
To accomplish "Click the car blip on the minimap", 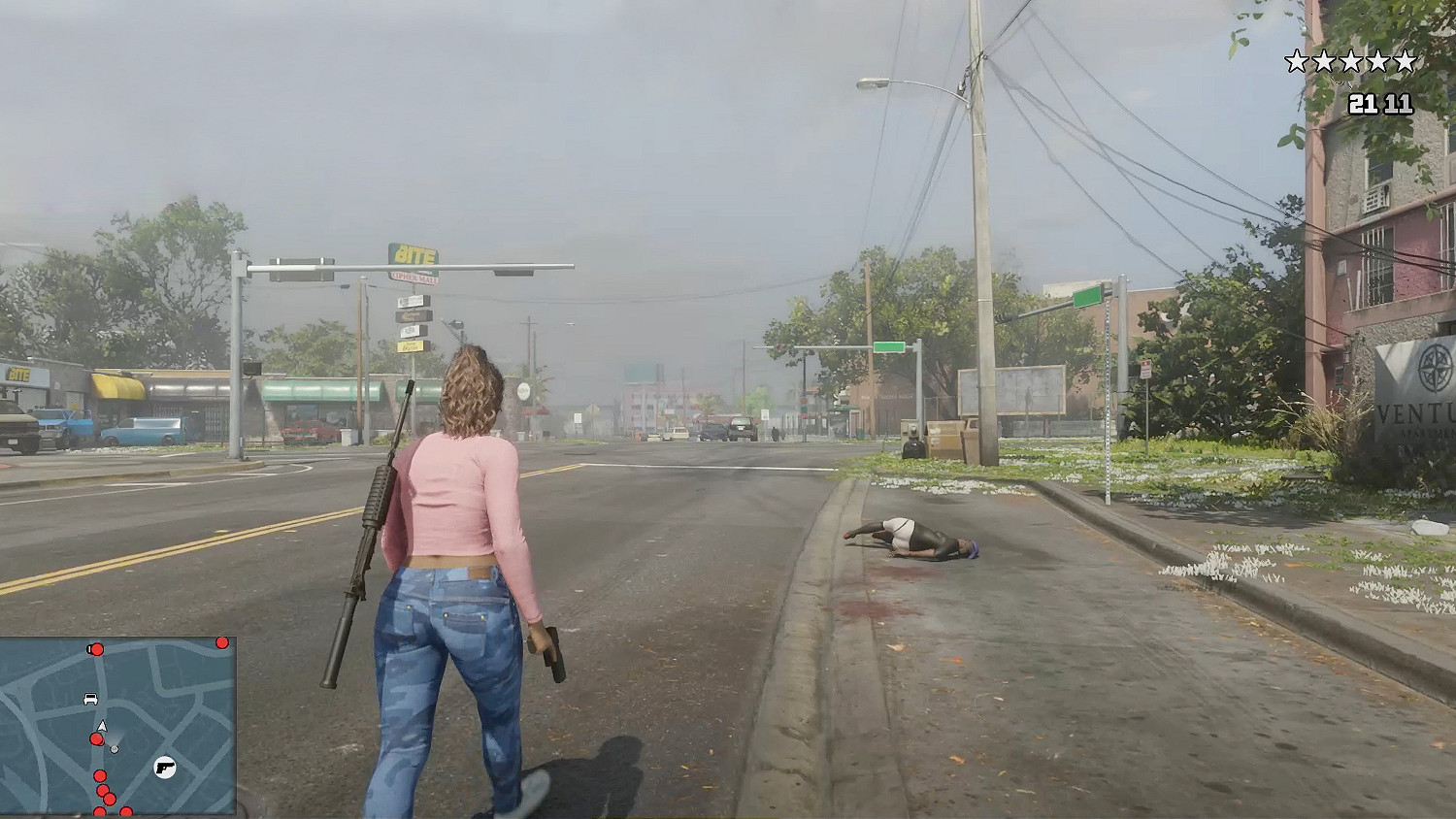I will [x=91, y=699].
